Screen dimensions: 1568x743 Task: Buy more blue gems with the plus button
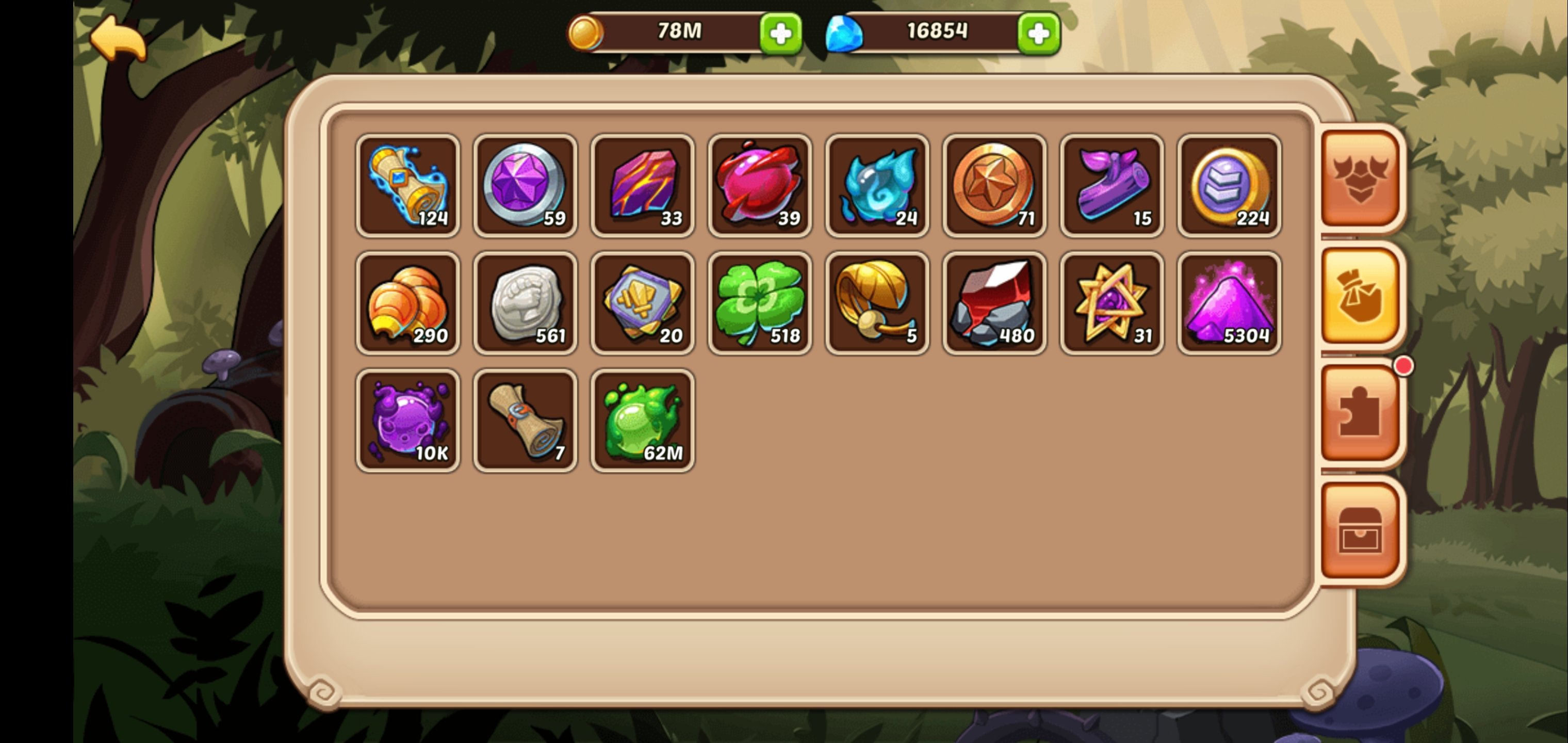pyautogui.click(x=1038, y=34)
